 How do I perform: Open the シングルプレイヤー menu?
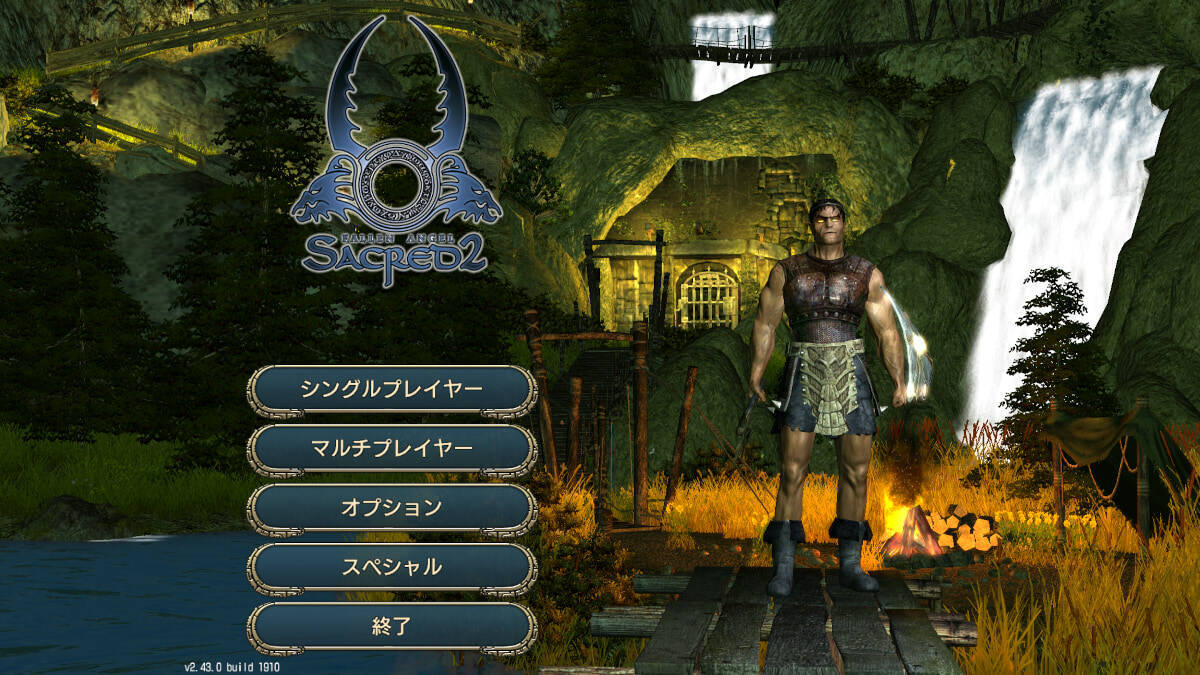coord(392,389)
